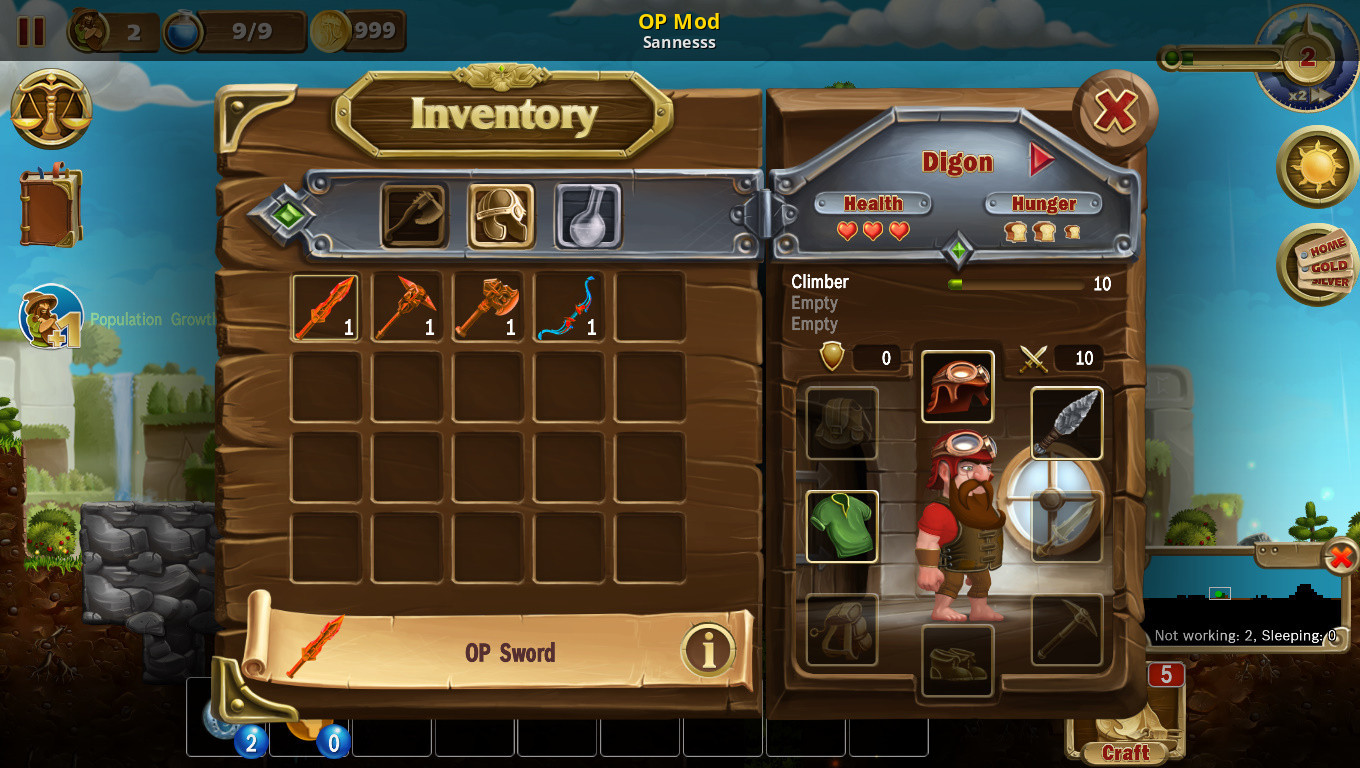Open the brown journal book
Screen dimensions: 1360x768
pos(50,207)
